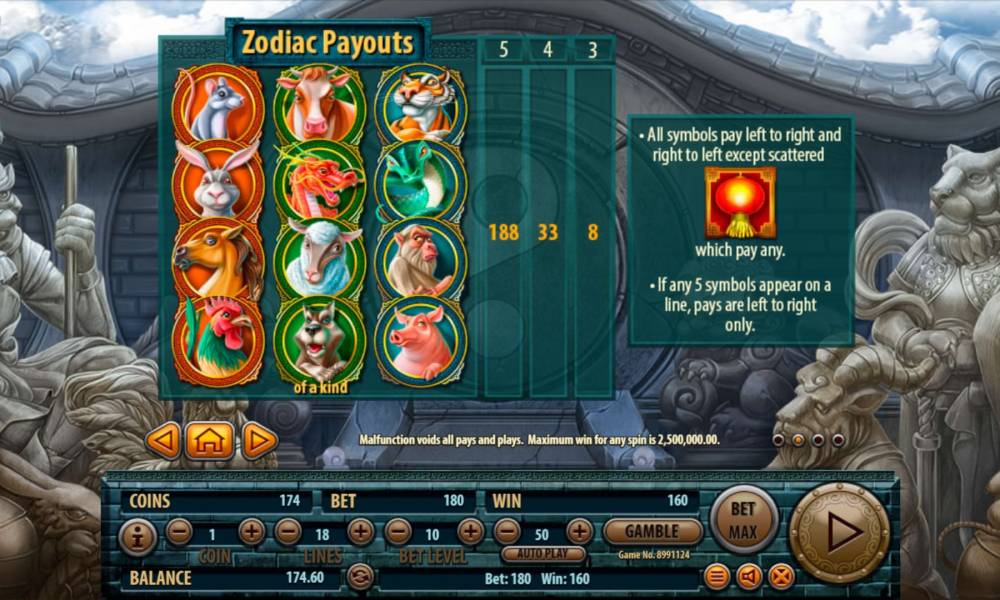Close the game with the X button
The image size is (1000, 600).
coord(781,576)
